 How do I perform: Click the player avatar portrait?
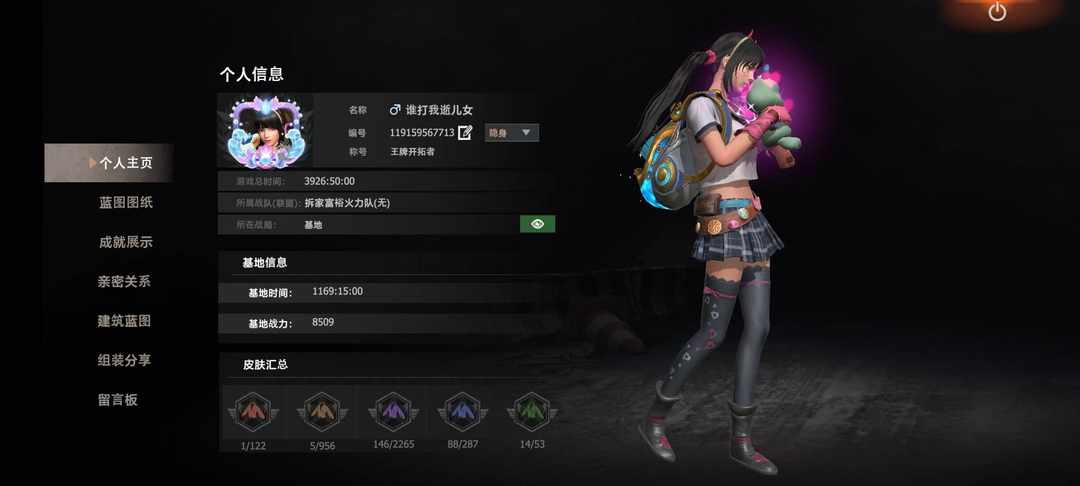(x=265, y=130)
